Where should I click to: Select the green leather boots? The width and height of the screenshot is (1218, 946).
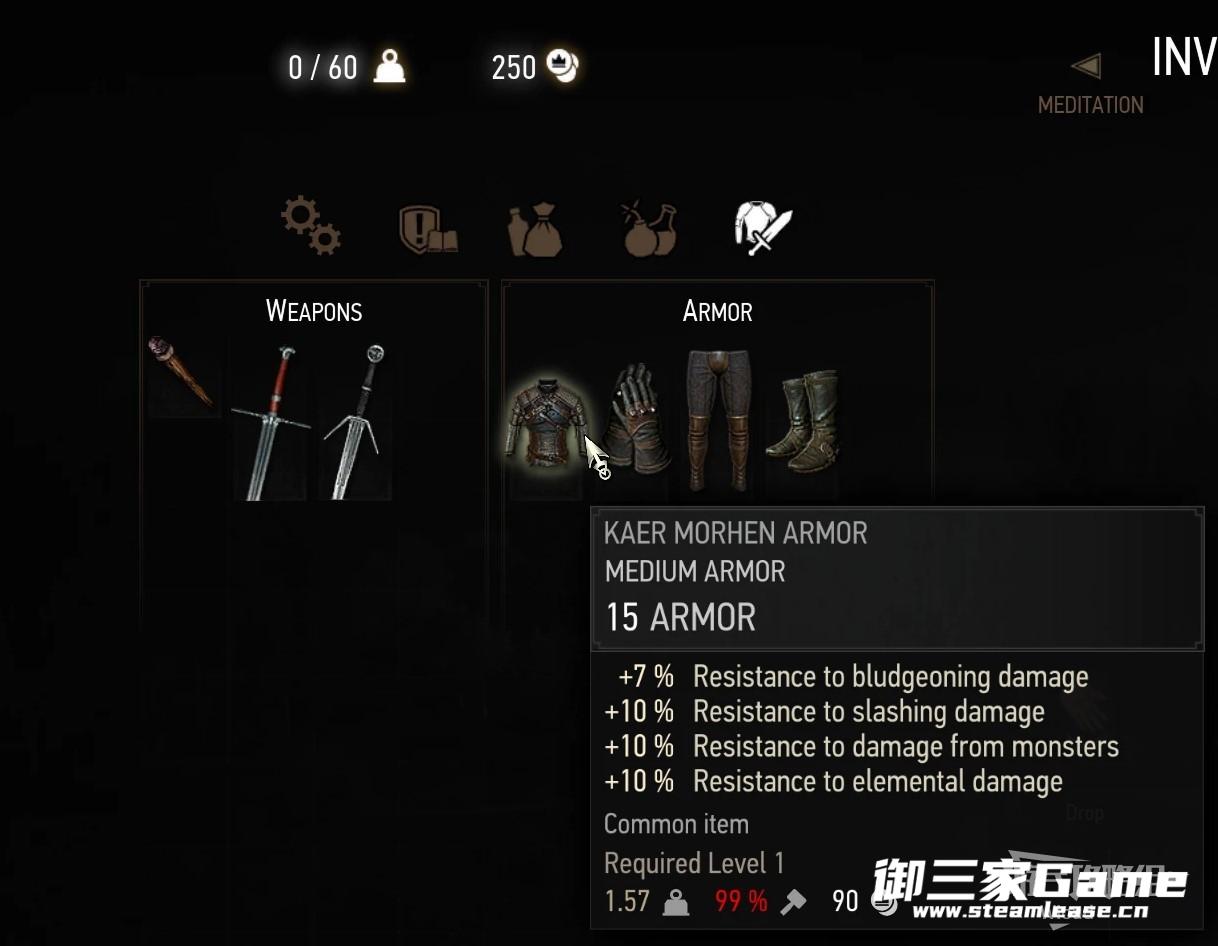pos(803,420)
